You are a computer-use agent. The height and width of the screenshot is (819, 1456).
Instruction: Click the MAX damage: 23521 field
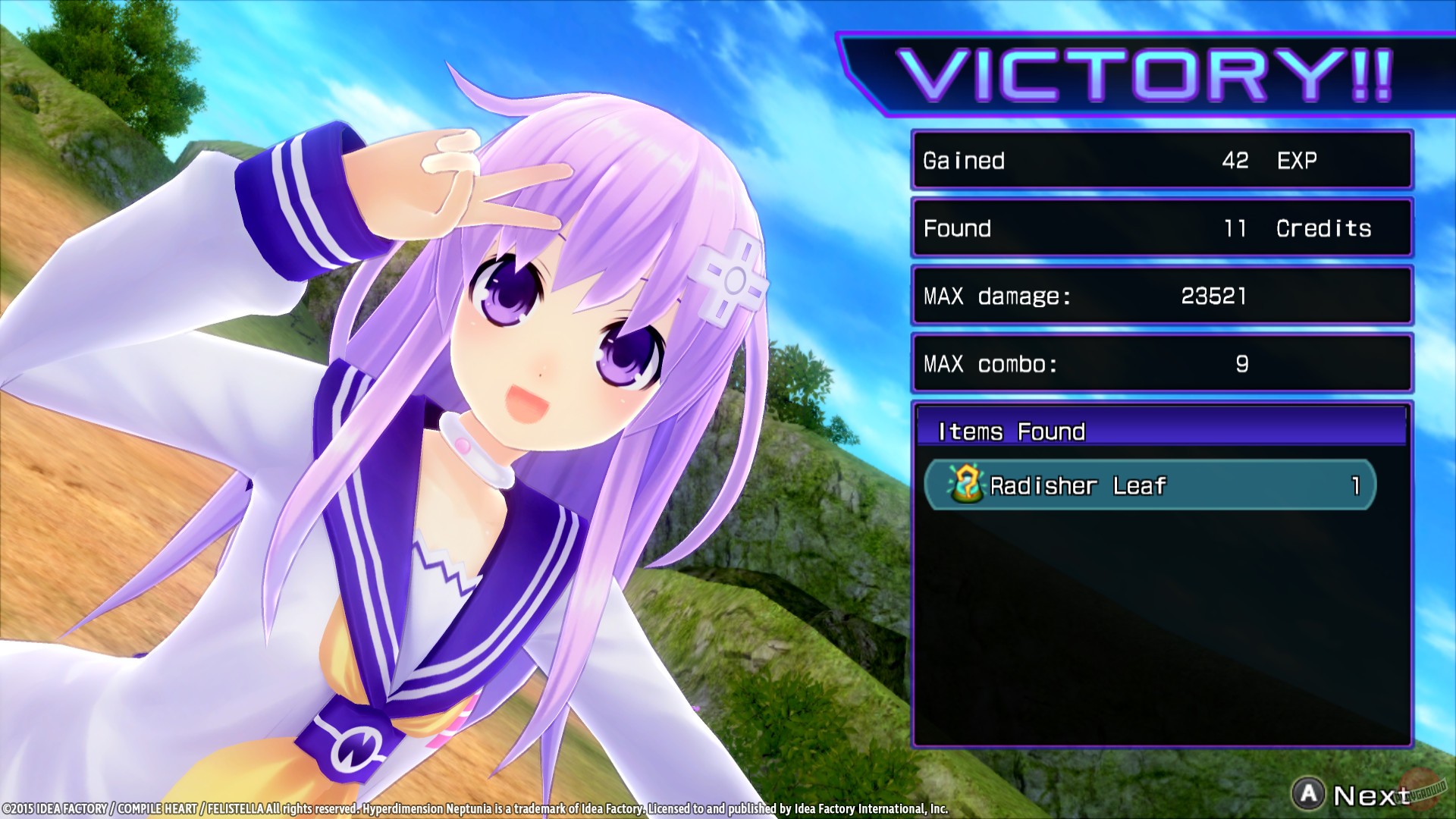tap(1161, 296)
